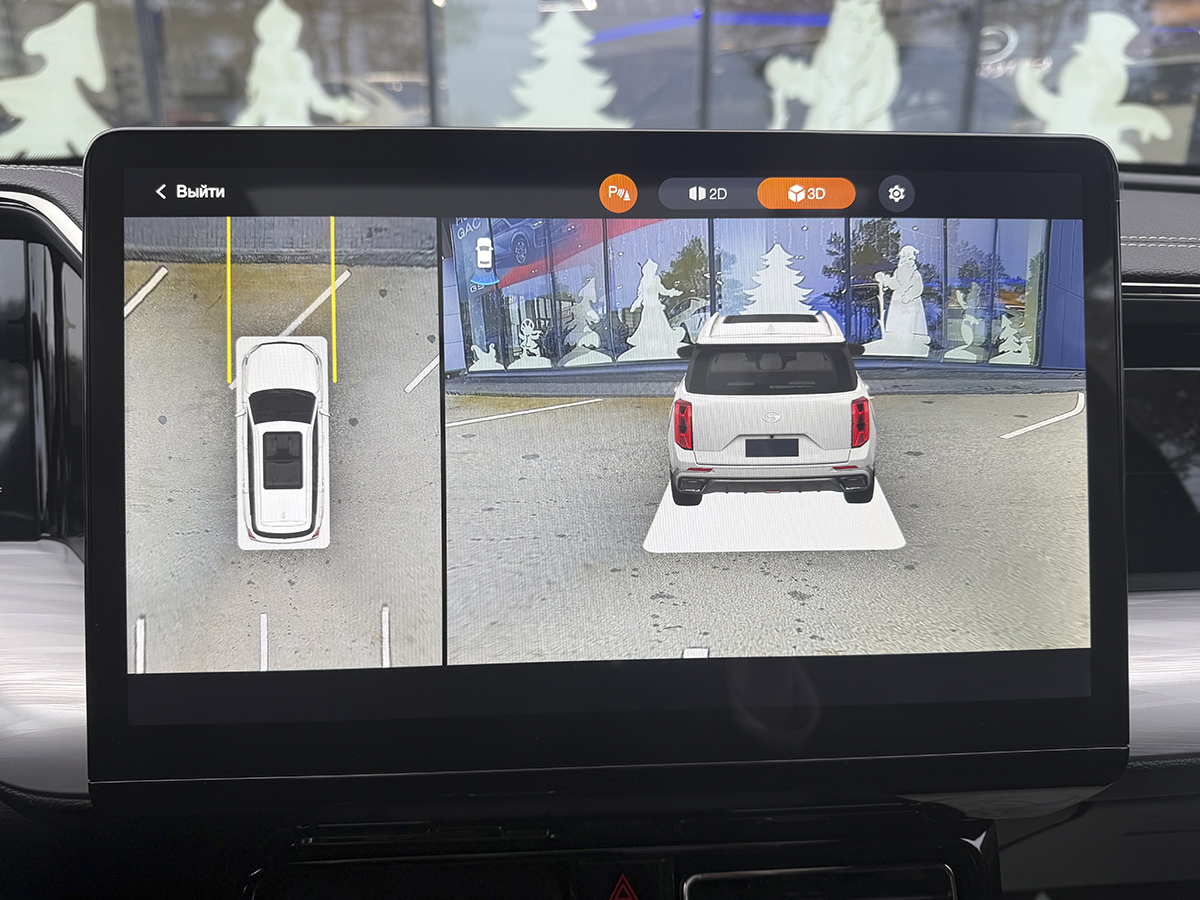Open camera settings with the gear icon

pos(896,194)
